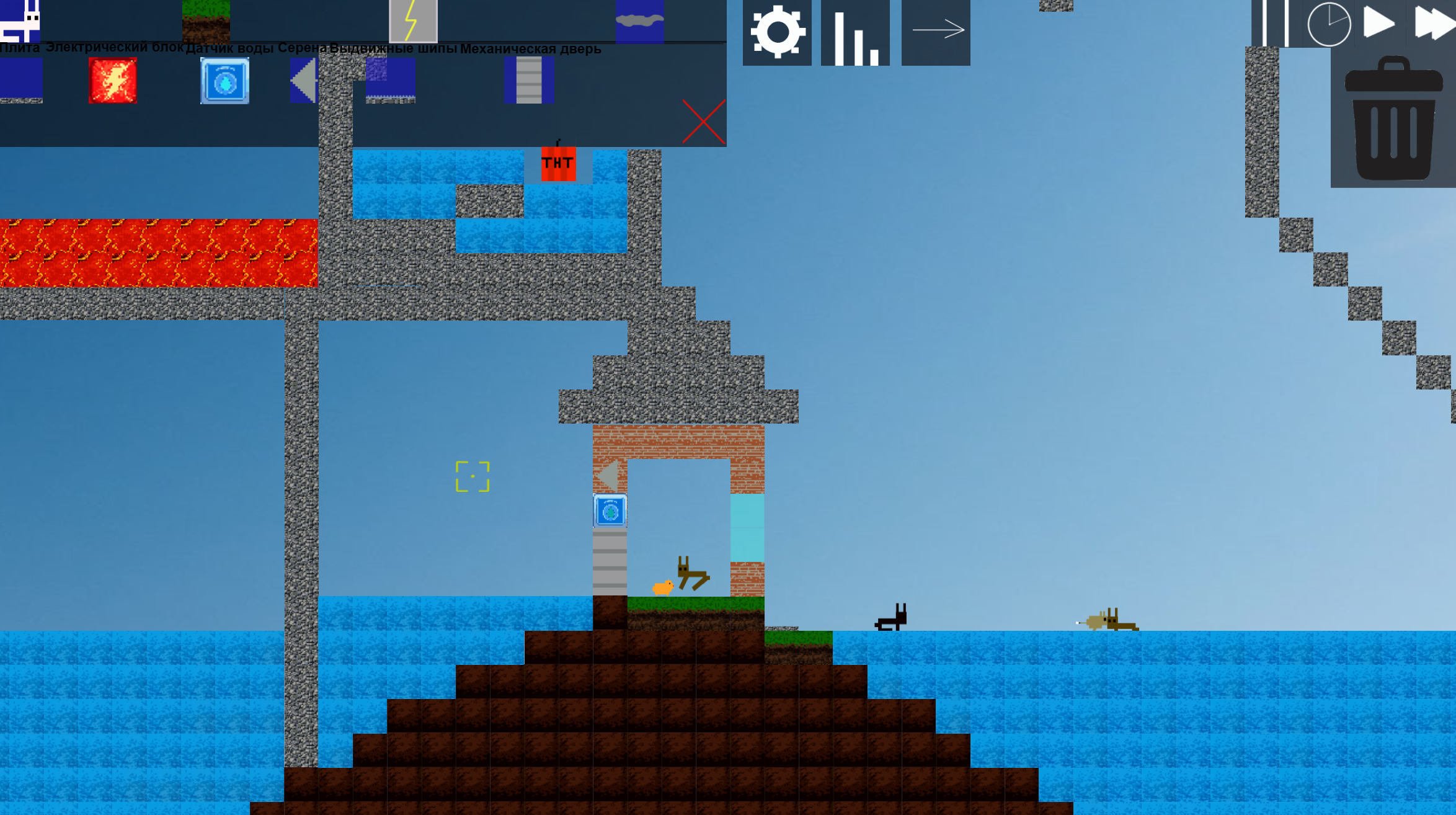Click the arrow tool button
Image resolution: width=1456 pixels, height=815 pixels.
pyautogui.click(x=935, y=28)
